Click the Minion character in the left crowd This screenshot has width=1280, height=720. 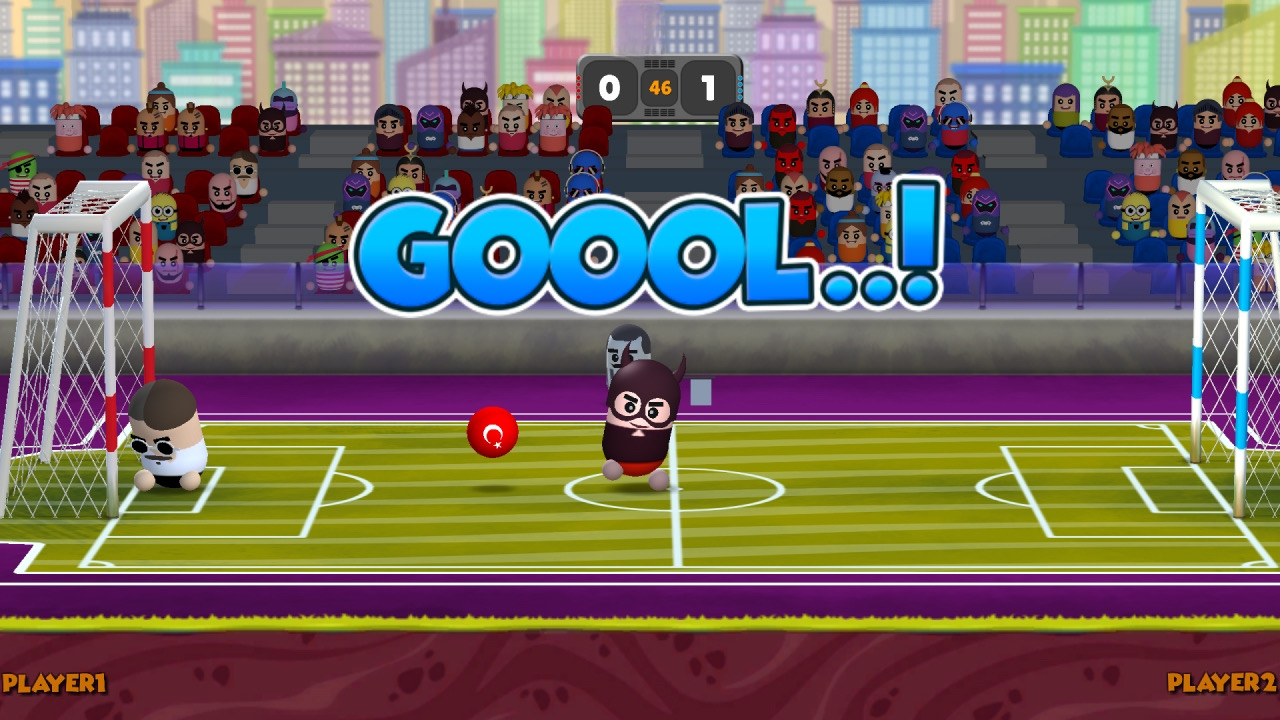tap(163, 211)
